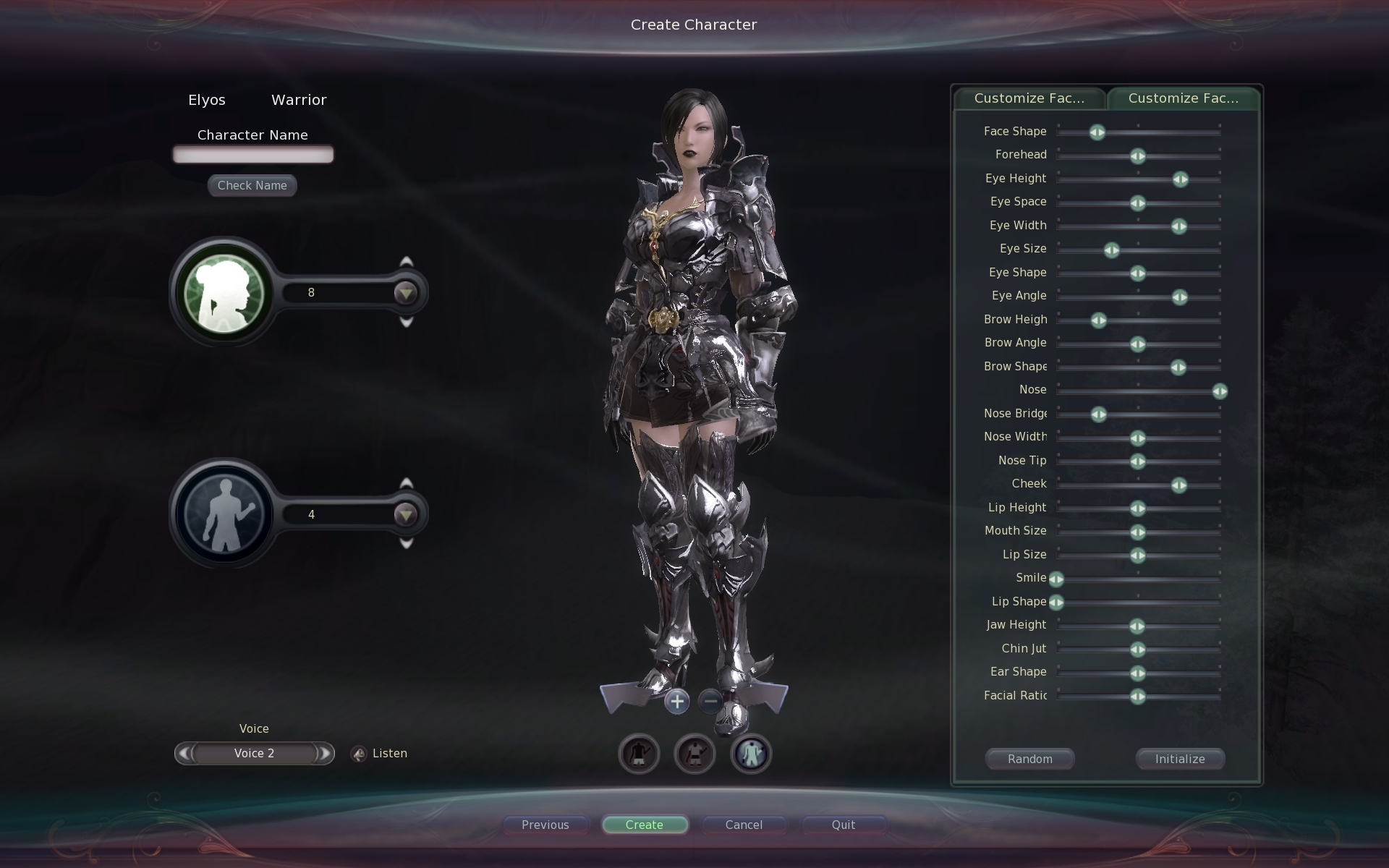This screenshot has width=1389, height=868.
Task: Select the next voice option
Action: [326, 754]
